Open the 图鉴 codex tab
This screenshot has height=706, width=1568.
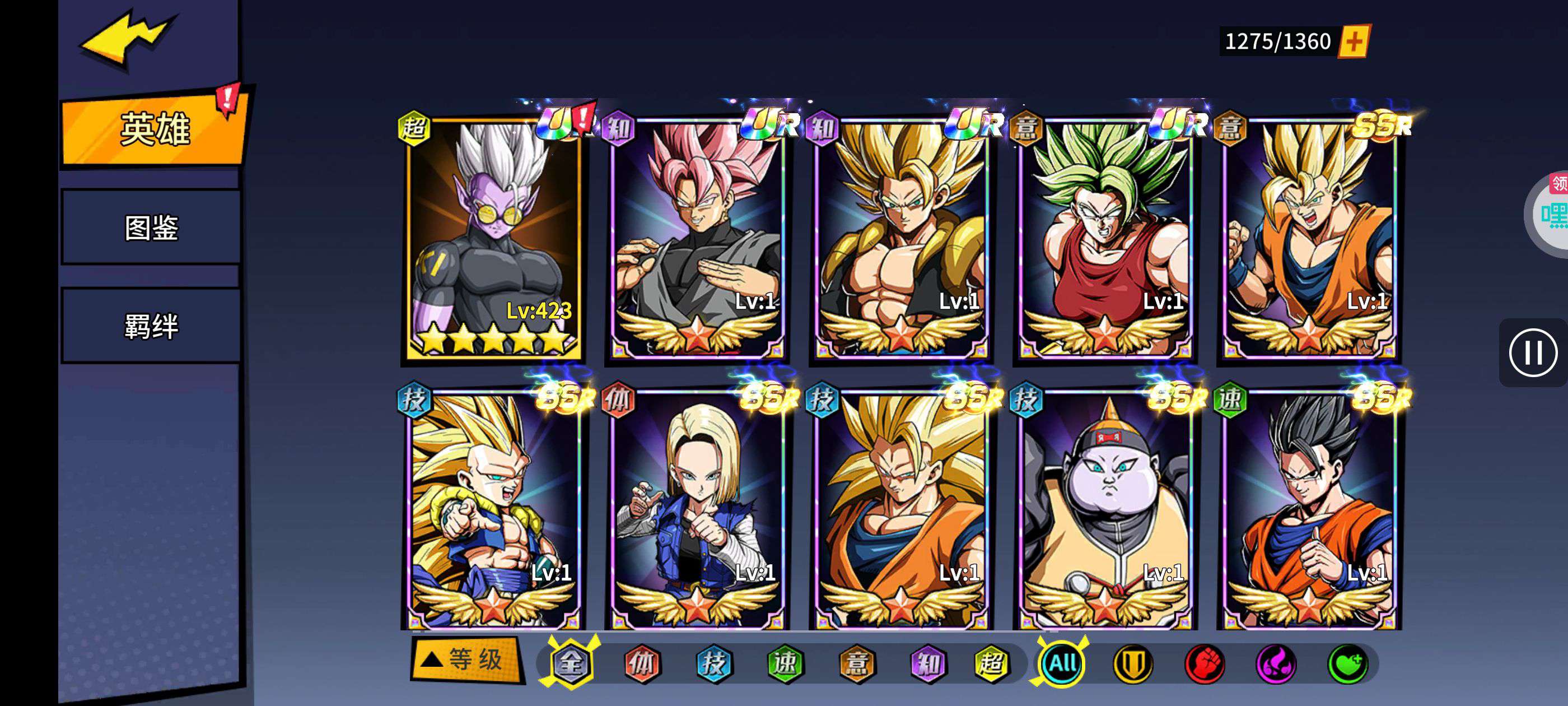151,228
